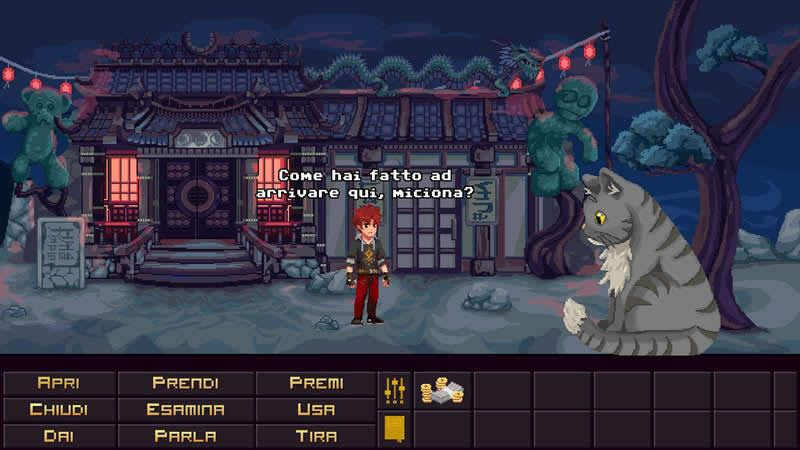Open the yellow notebook icon

(x=394, y=429)
